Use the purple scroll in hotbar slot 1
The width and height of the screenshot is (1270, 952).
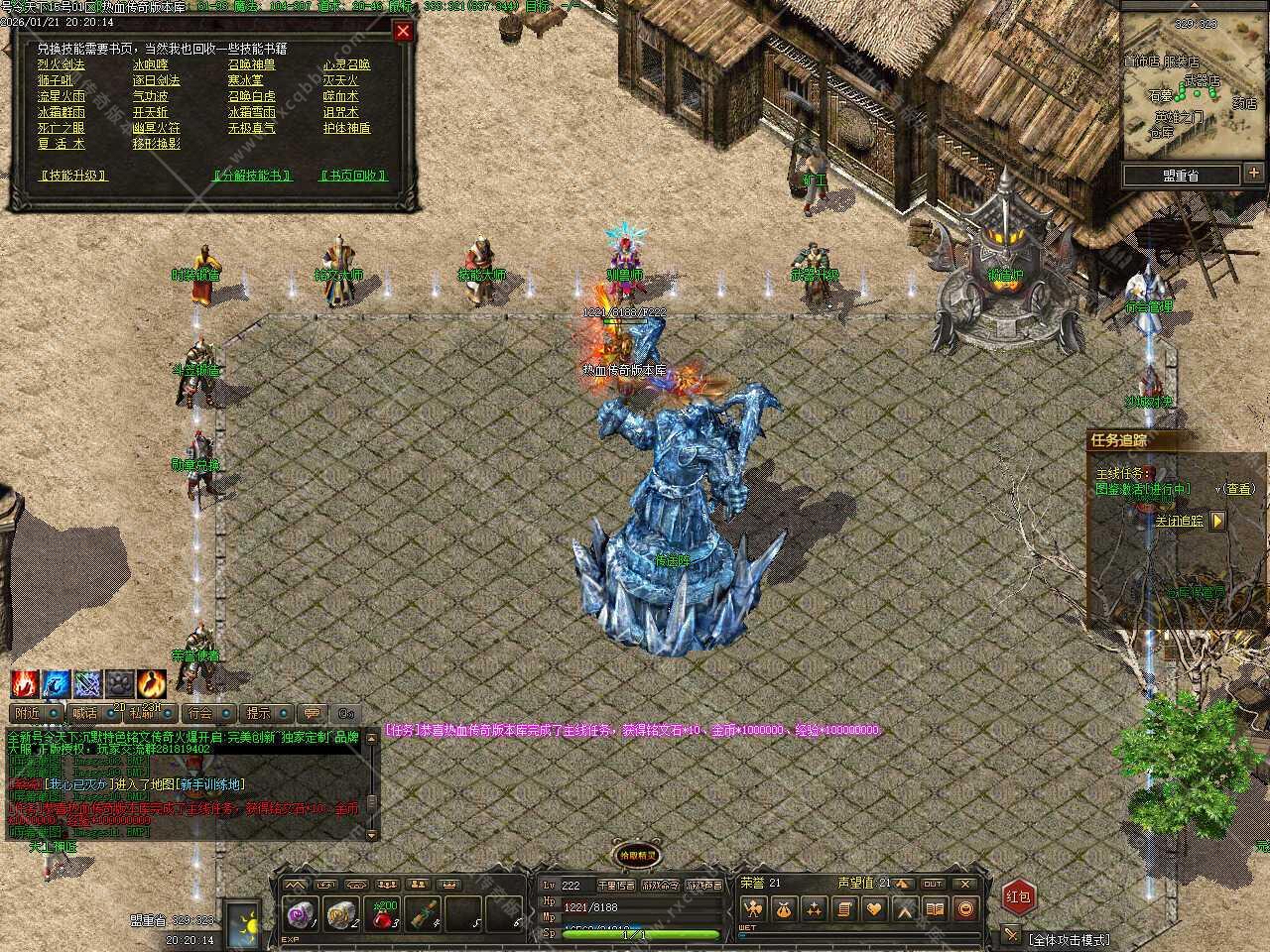coord(299,916)
